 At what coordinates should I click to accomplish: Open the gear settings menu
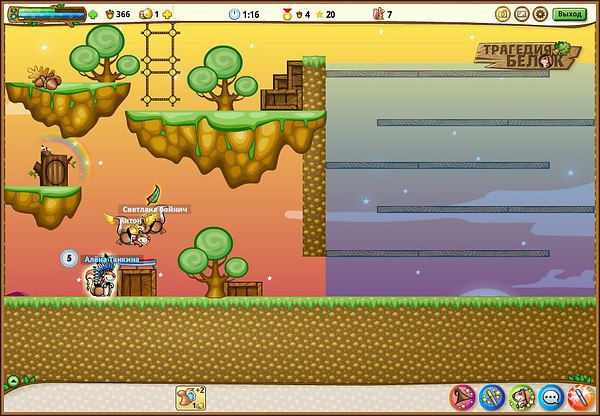click(540, 14)
